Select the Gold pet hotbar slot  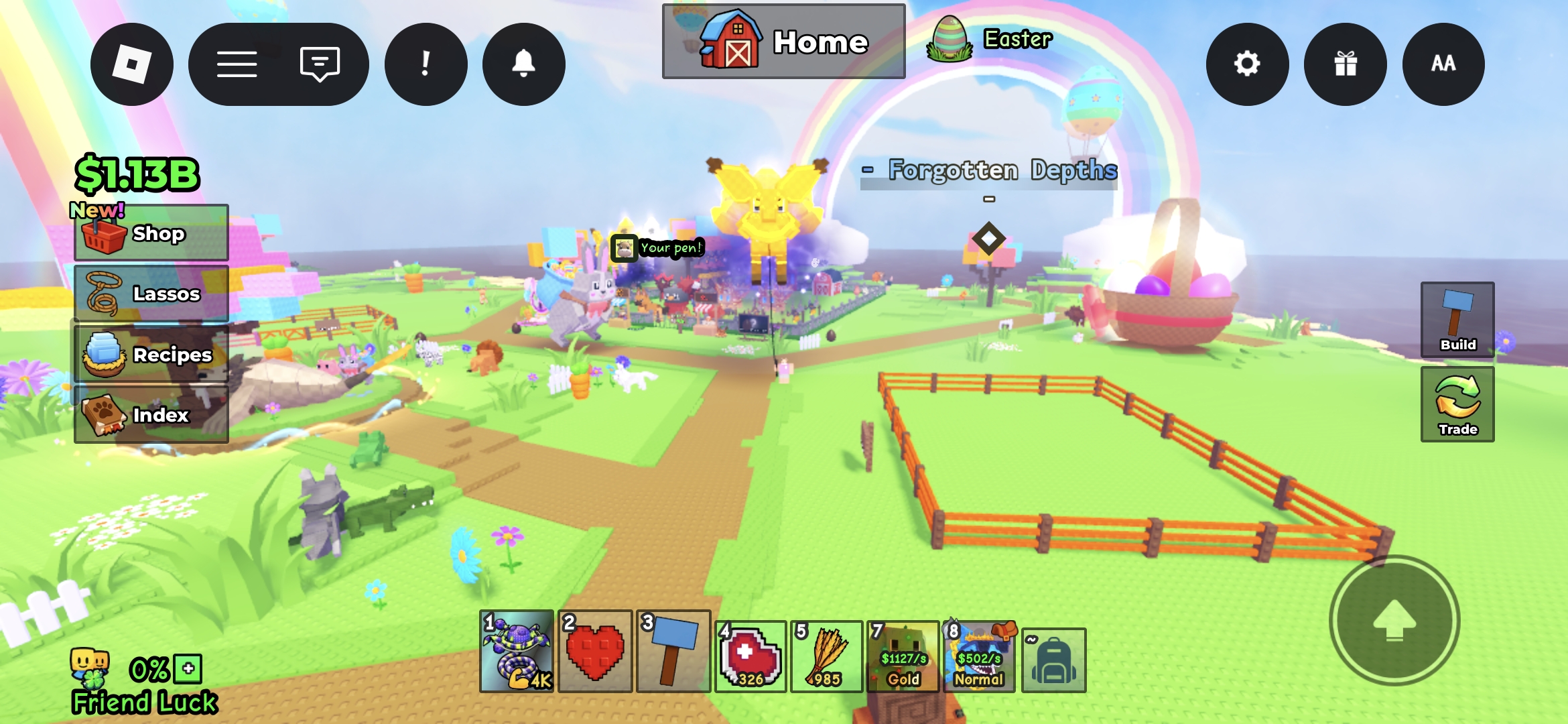903,657
